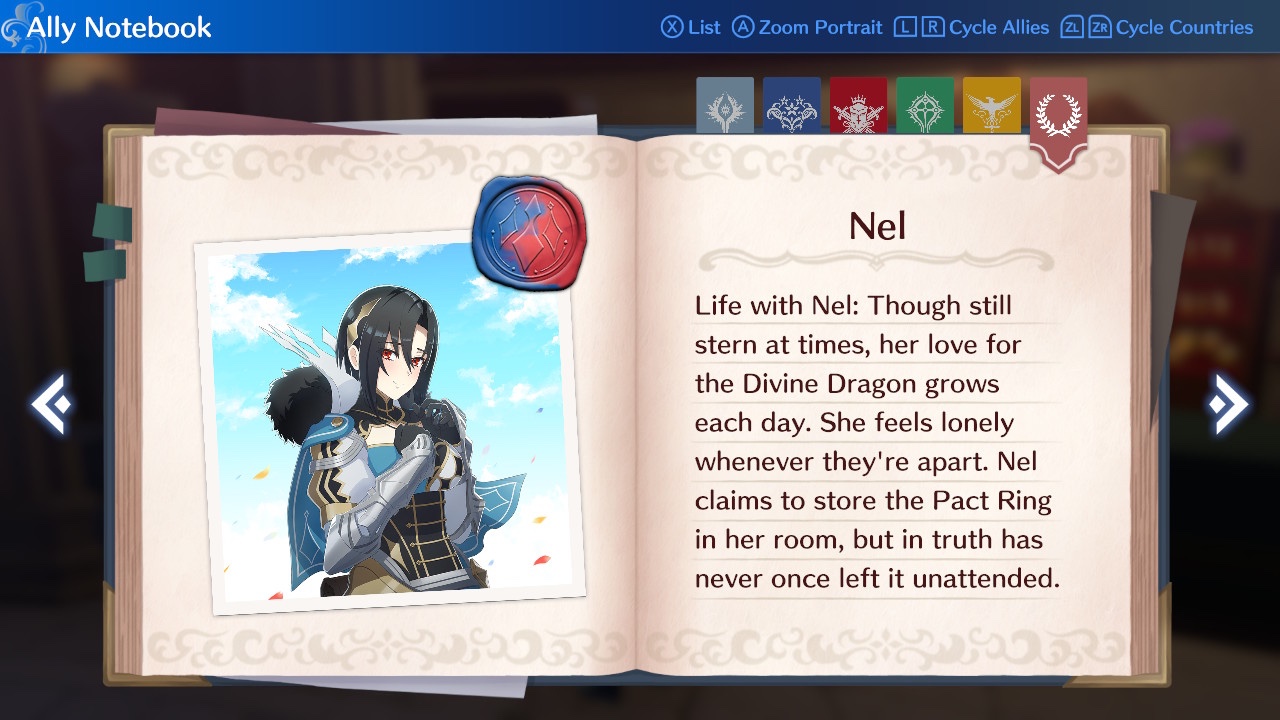Switch to the gray country tab

[x=725, y=106]
